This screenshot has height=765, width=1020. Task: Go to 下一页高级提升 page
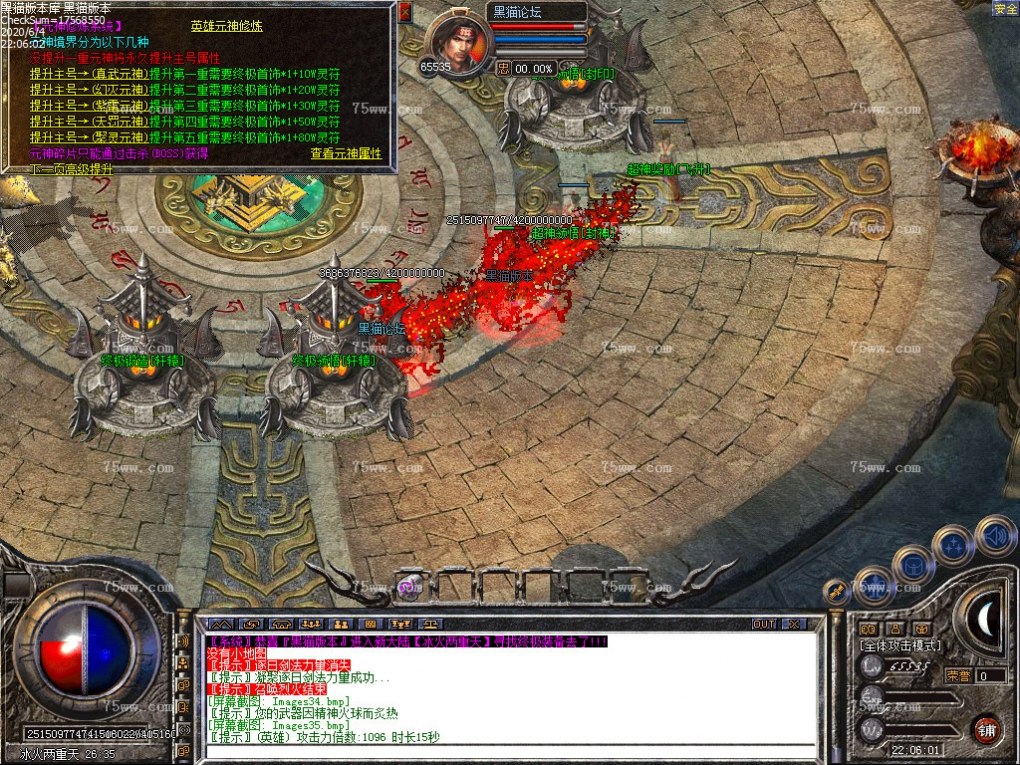click(x=70, y=169)
